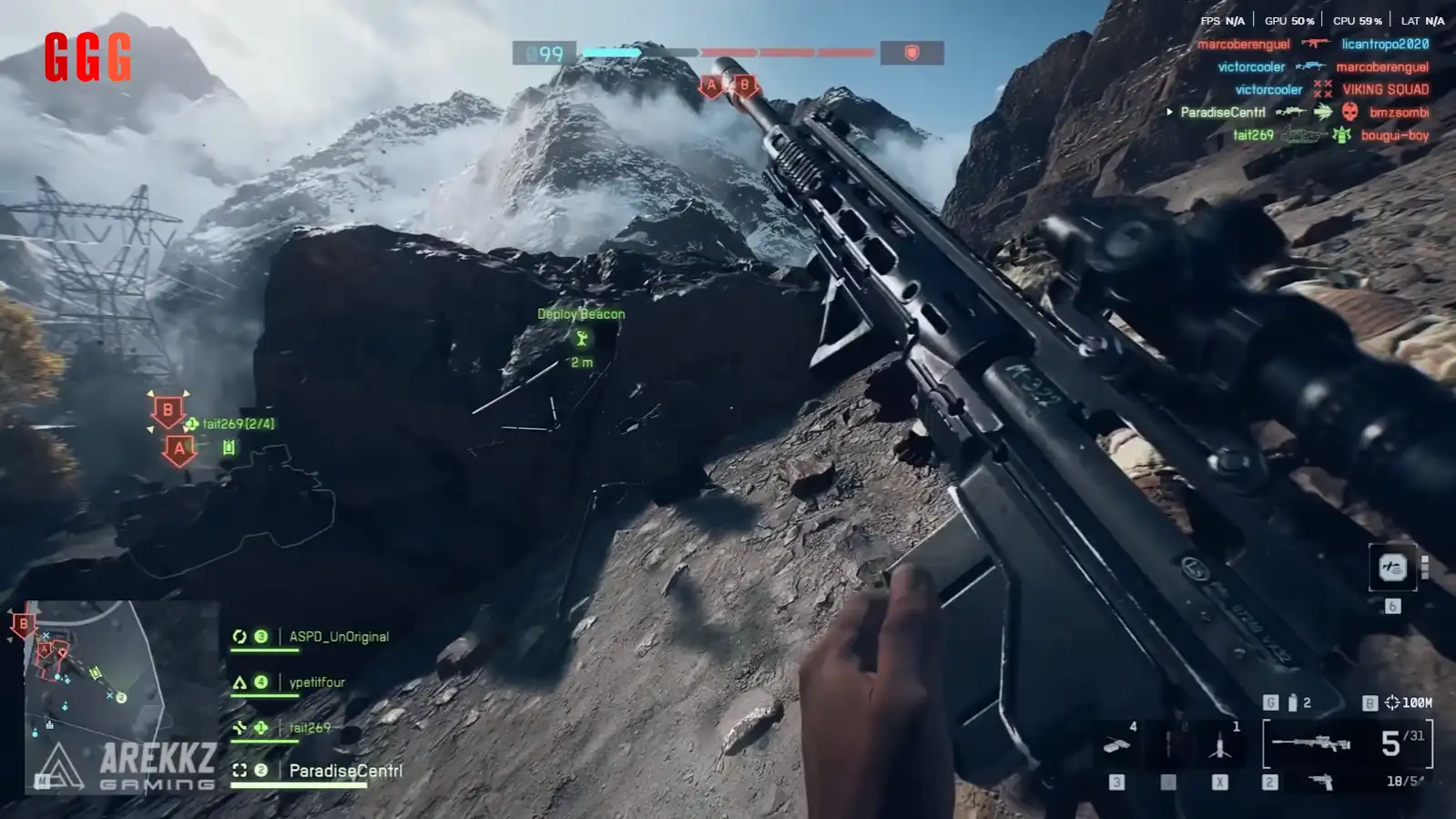Switch to the pistol sidearm slot
This screenshot has width=1456, height=819.
pos(1320,782)
